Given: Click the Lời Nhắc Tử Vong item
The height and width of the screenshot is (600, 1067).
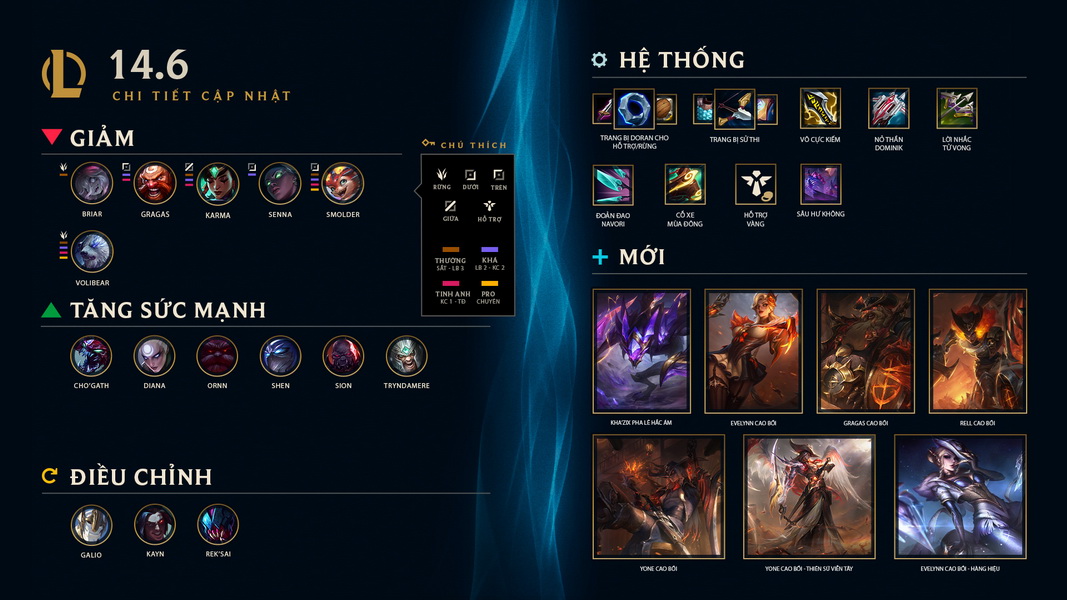Looking at the screenshot, I should (x=956, y=108).
